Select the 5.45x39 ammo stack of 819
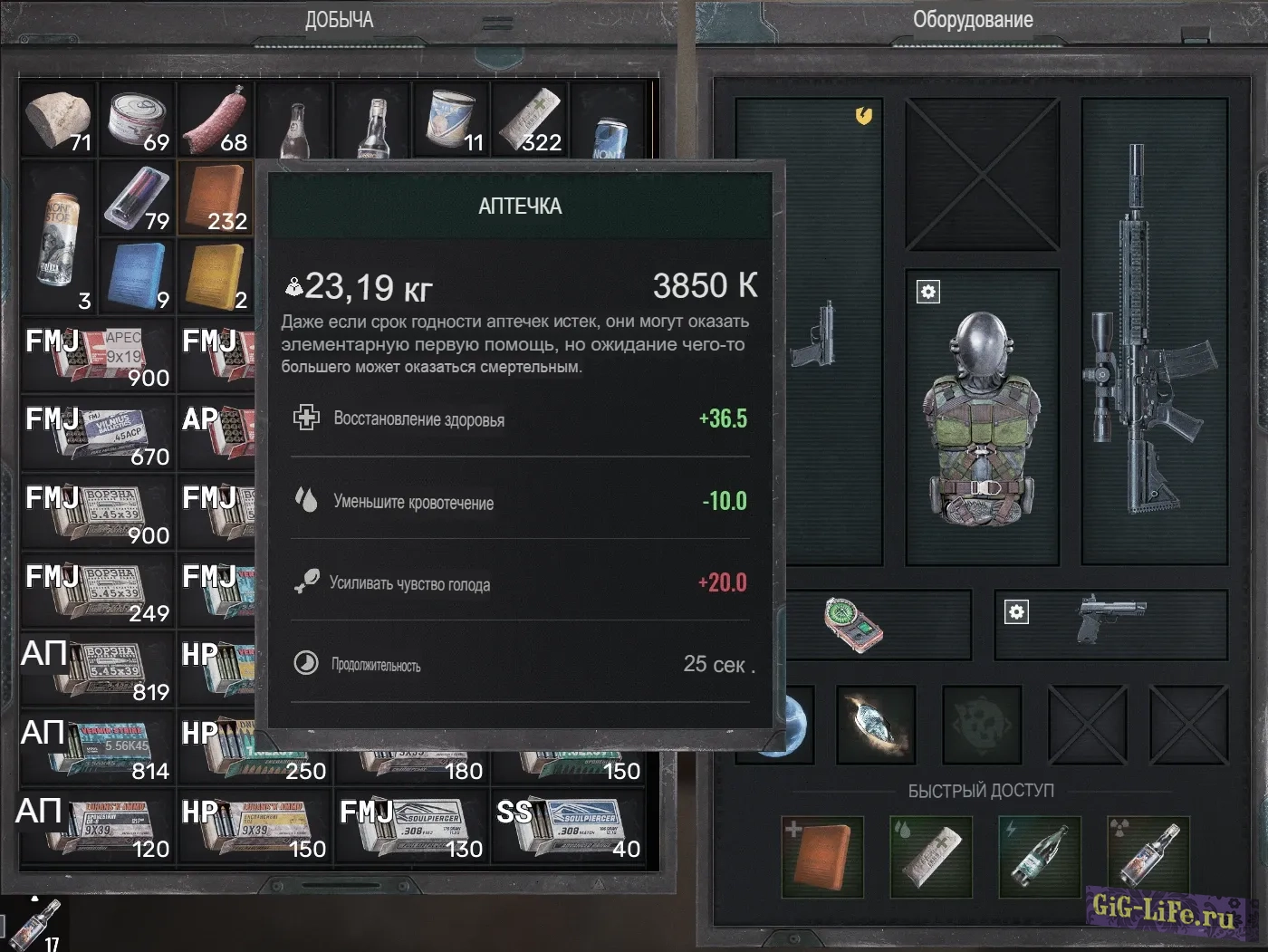The width and height of the screenshot is (1268, 952). [x=98, y=669]
